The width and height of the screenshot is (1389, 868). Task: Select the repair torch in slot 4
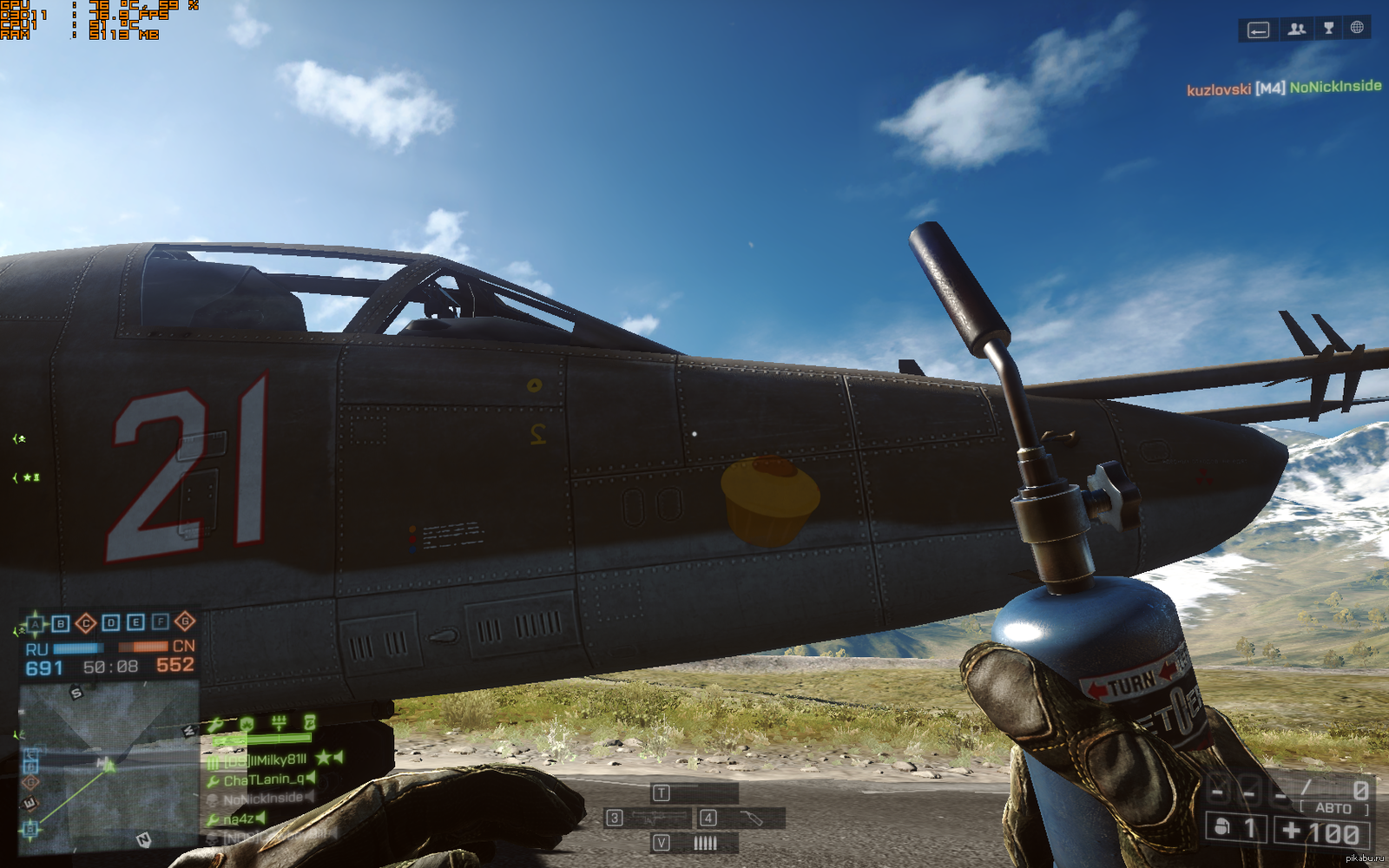743,818
